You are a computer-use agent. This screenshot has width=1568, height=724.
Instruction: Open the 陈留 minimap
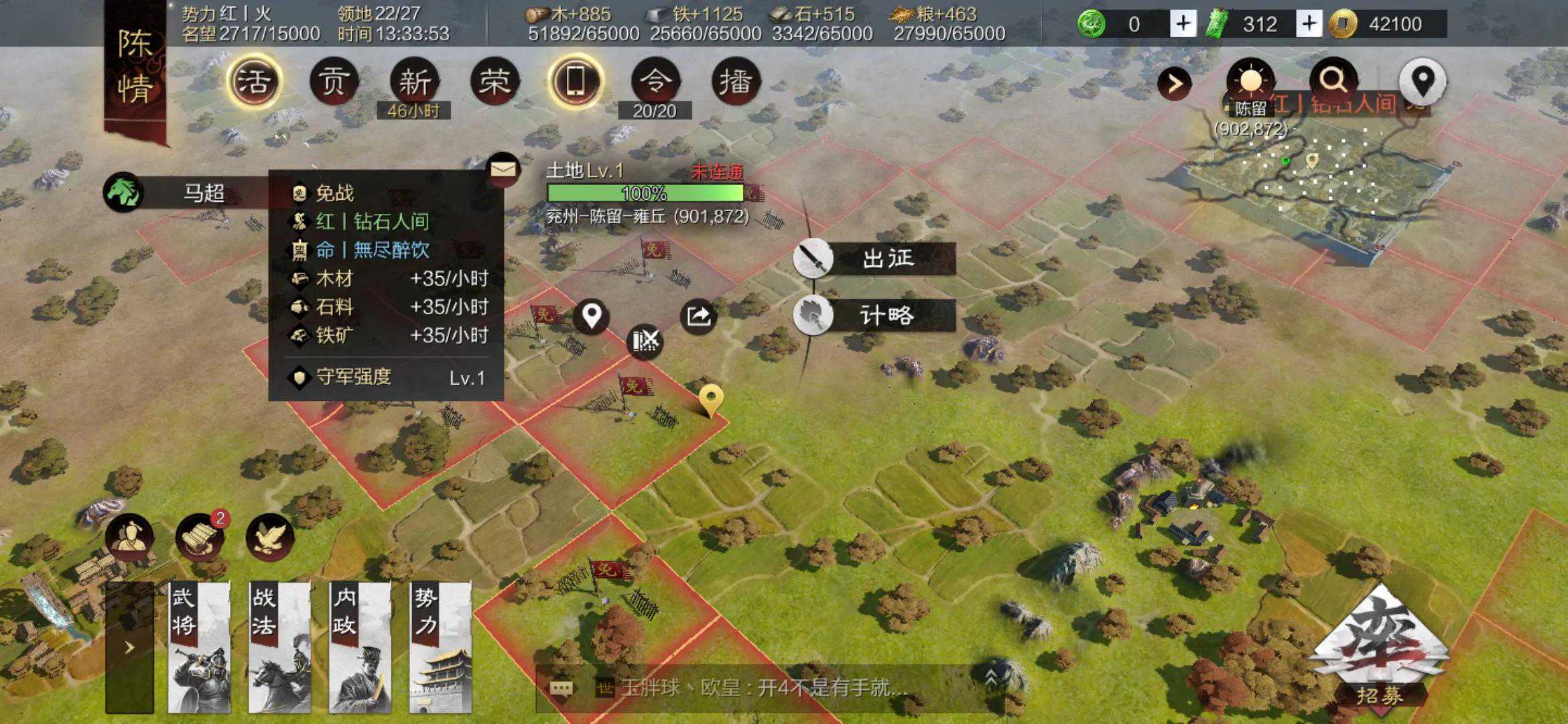1313,178
